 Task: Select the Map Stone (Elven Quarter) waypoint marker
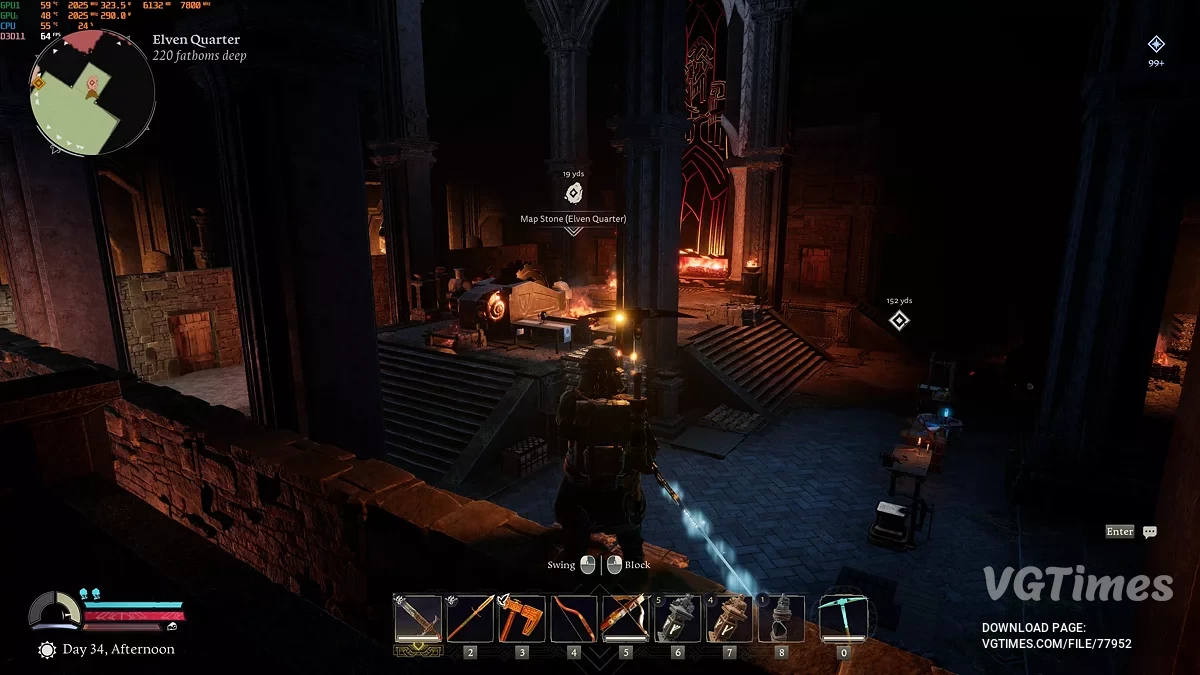573,194
